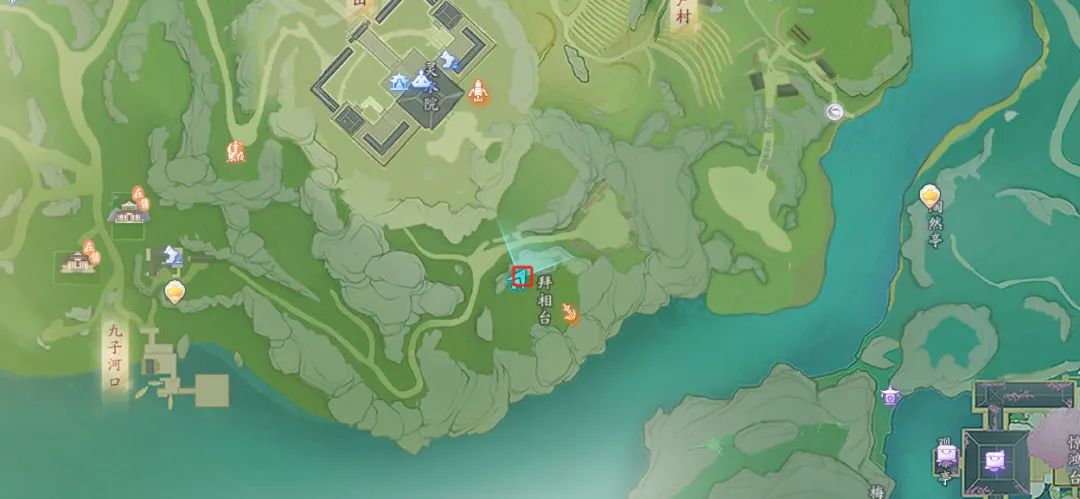Click the orange marker west of the courtyard
Viewport: 1080px width, 499px height.
pyautogui.click(x=237, y=152)
